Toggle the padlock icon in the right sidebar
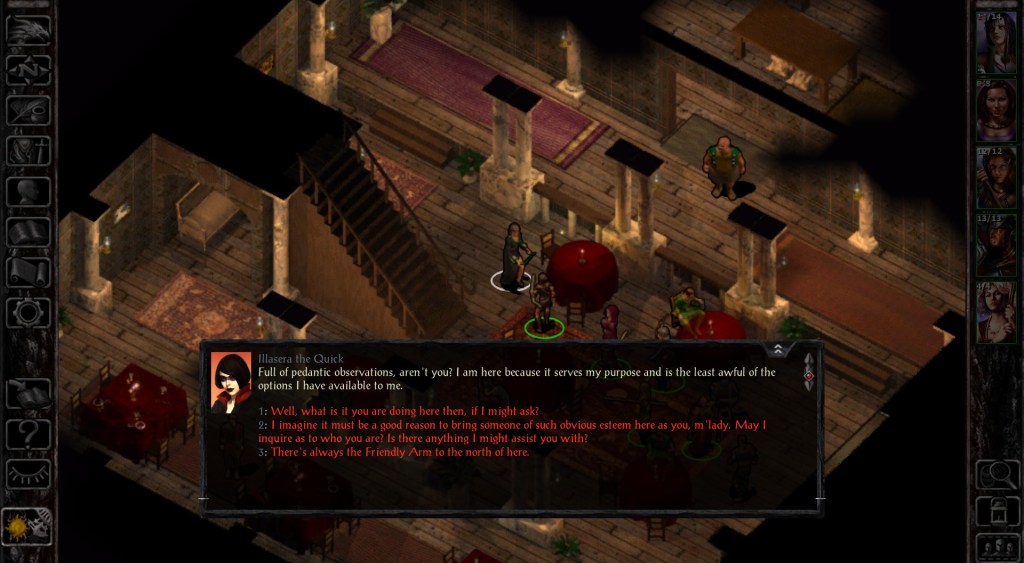Viewport: 1024px width, 563px height. 995,511
